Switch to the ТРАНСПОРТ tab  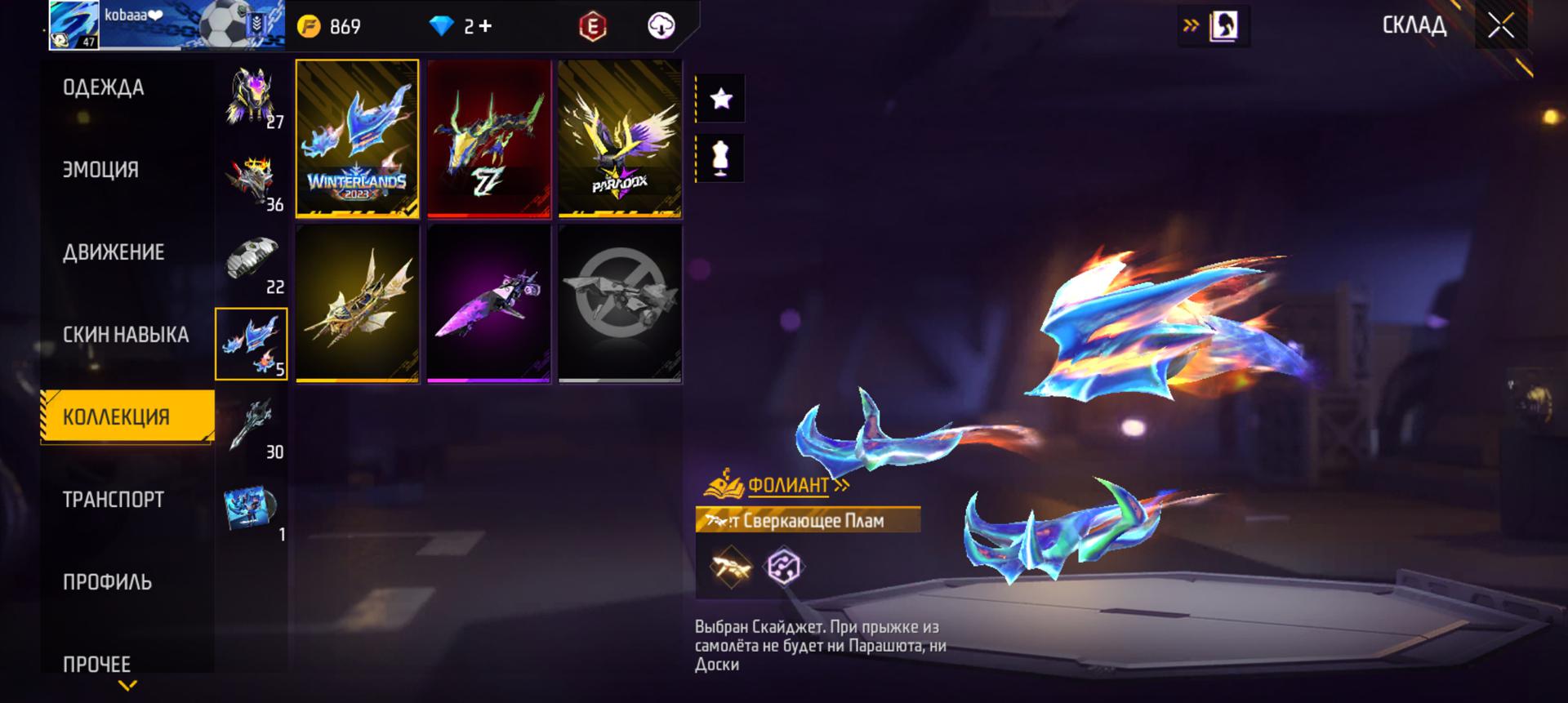point(114,500)
